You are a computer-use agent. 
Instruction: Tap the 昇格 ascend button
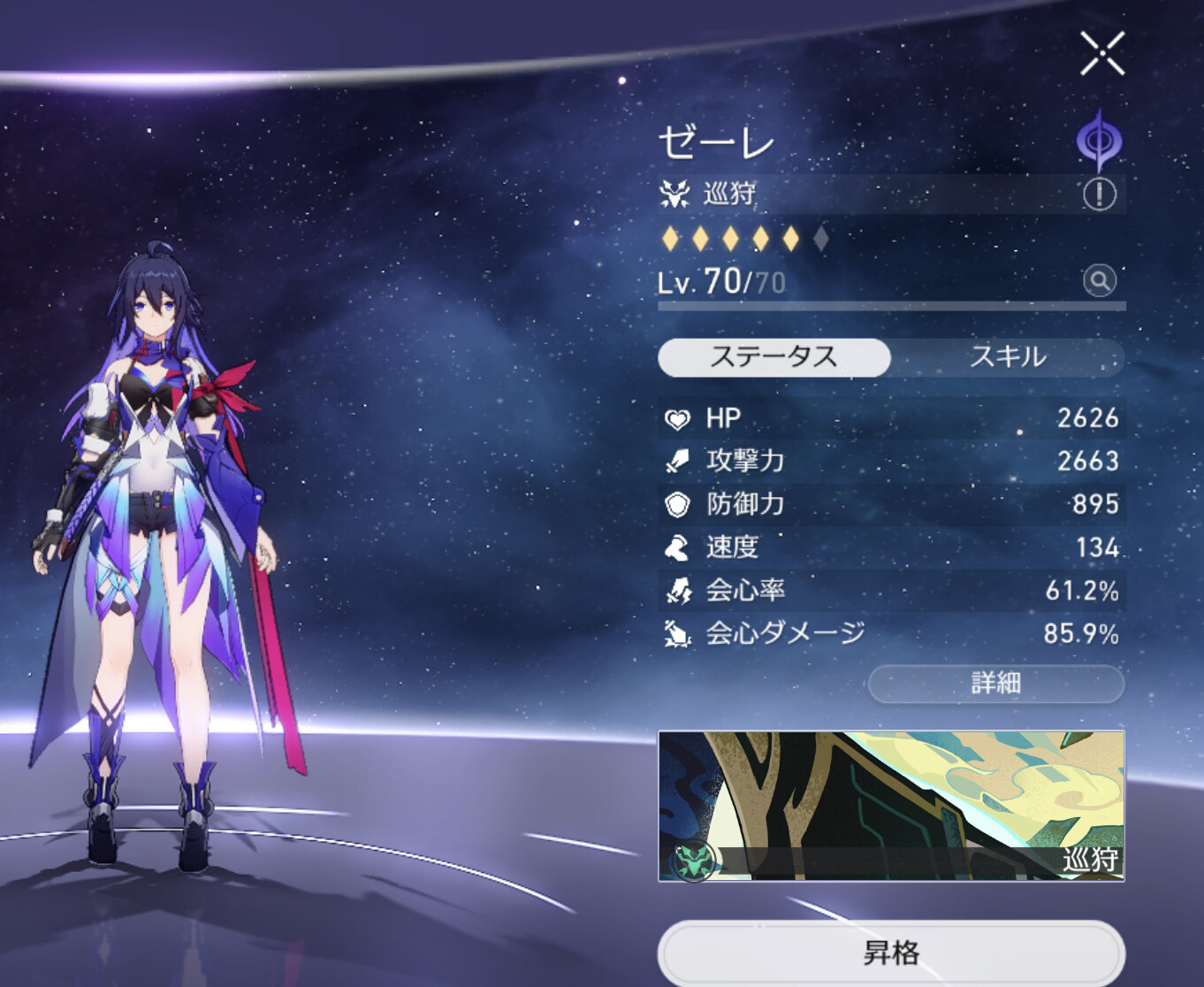[x=891, y=953]
